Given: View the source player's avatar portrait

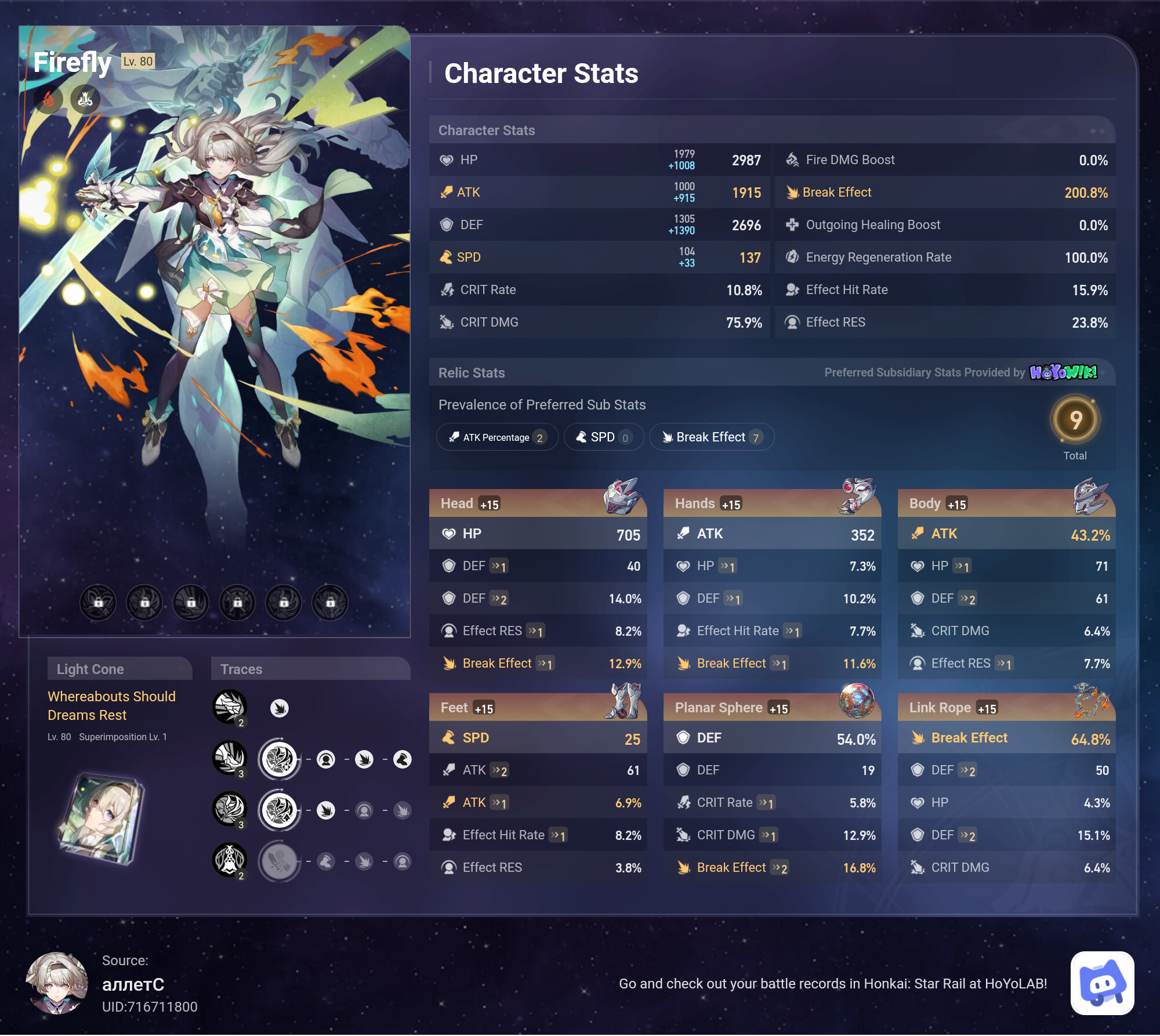Looking at the screenshot, I should coord(57,983).
